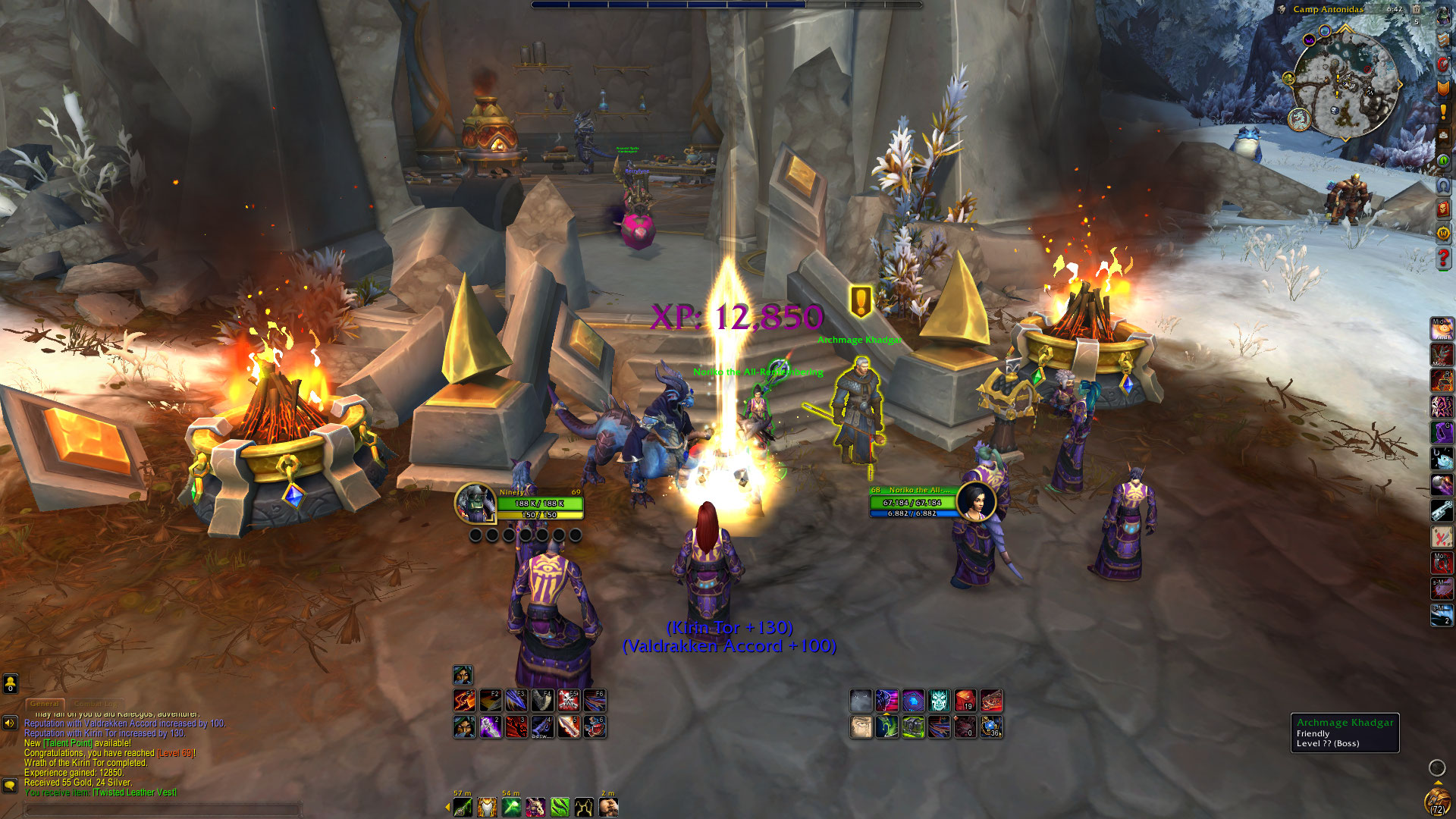This screenshot has width=1456, height=819.
Task: Select the player unit frame portrait
Action: pyautogui.click(x=475, y=503)
